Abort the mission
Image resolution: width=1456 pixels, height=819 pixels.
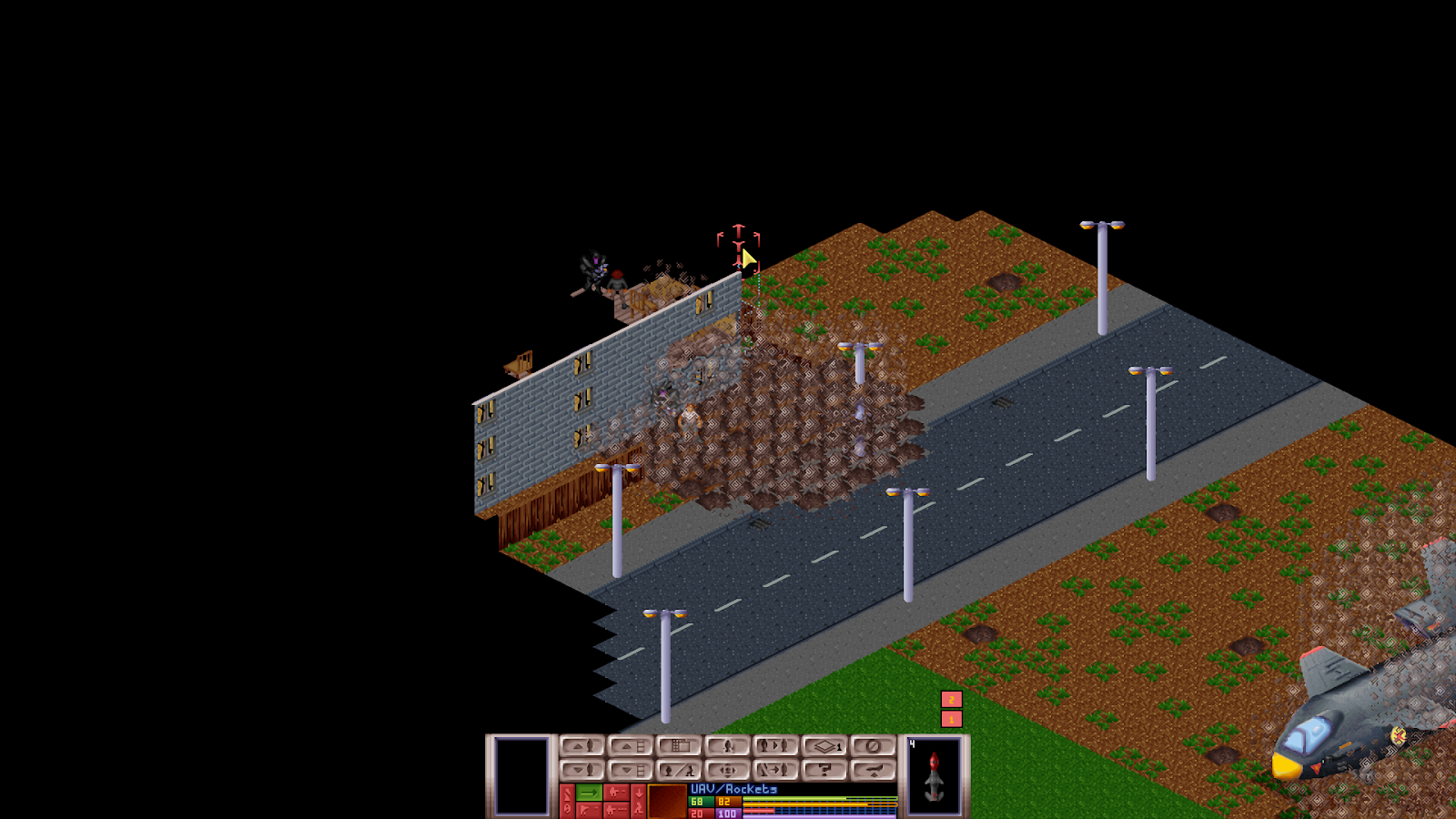(x=874, y=770)
